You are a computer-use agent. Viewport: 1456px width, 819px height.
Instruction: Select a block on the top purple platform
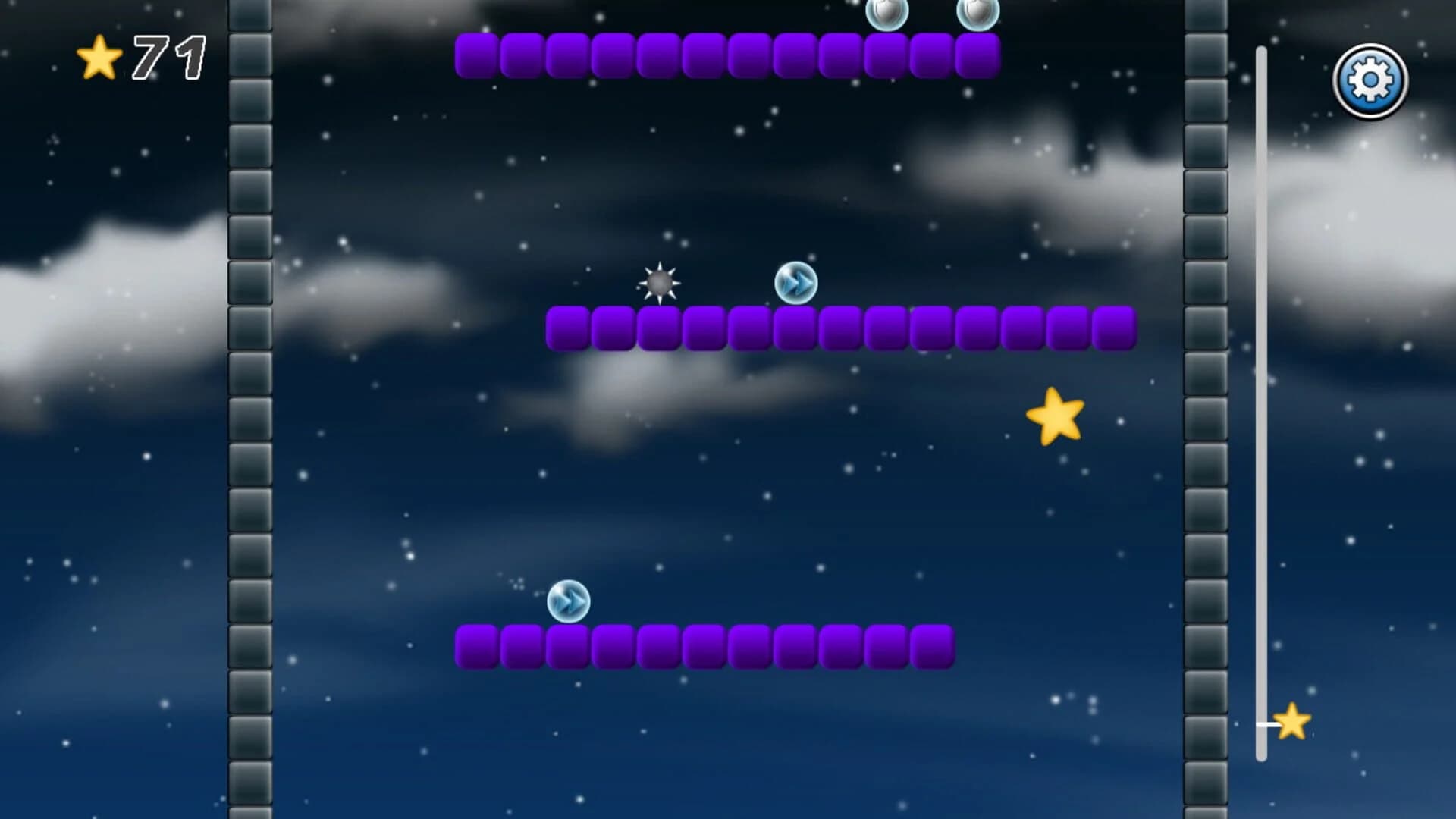pyautogui.click(x=682, y=55)
